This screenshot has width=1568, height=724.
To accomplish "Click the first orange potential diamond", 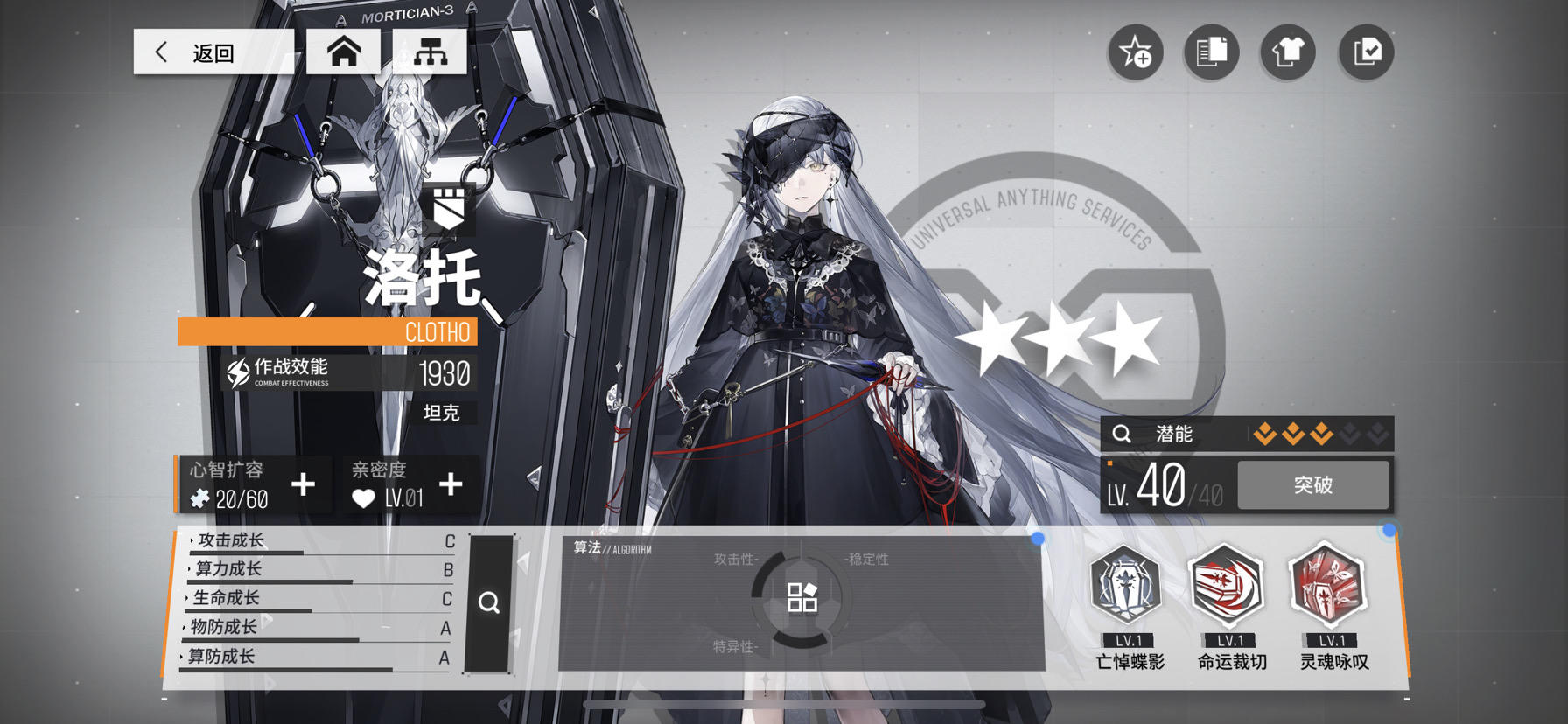I will [1266, 433].
